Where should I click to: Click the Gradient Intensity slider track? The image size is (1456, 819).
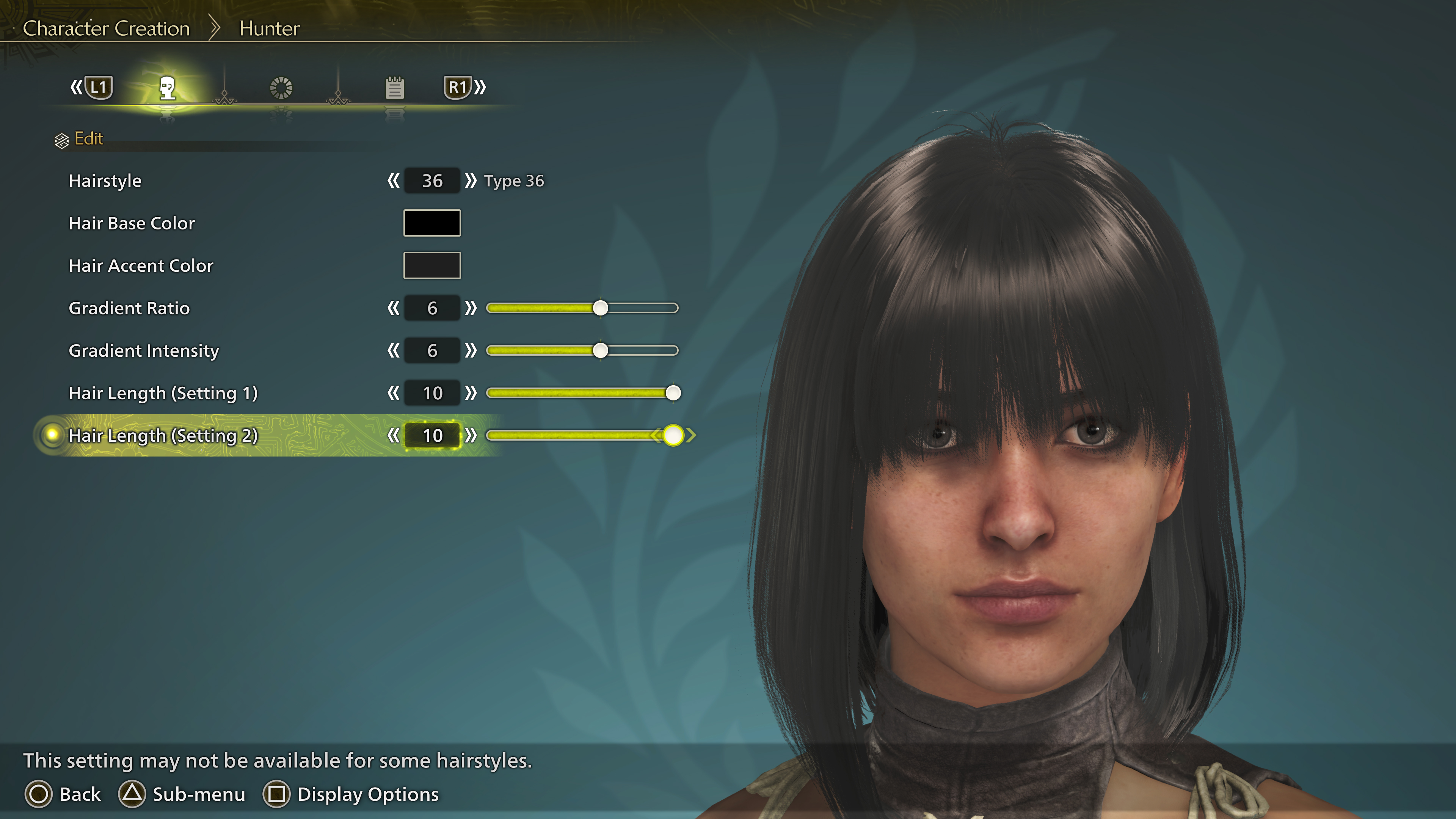click(582, 350)
